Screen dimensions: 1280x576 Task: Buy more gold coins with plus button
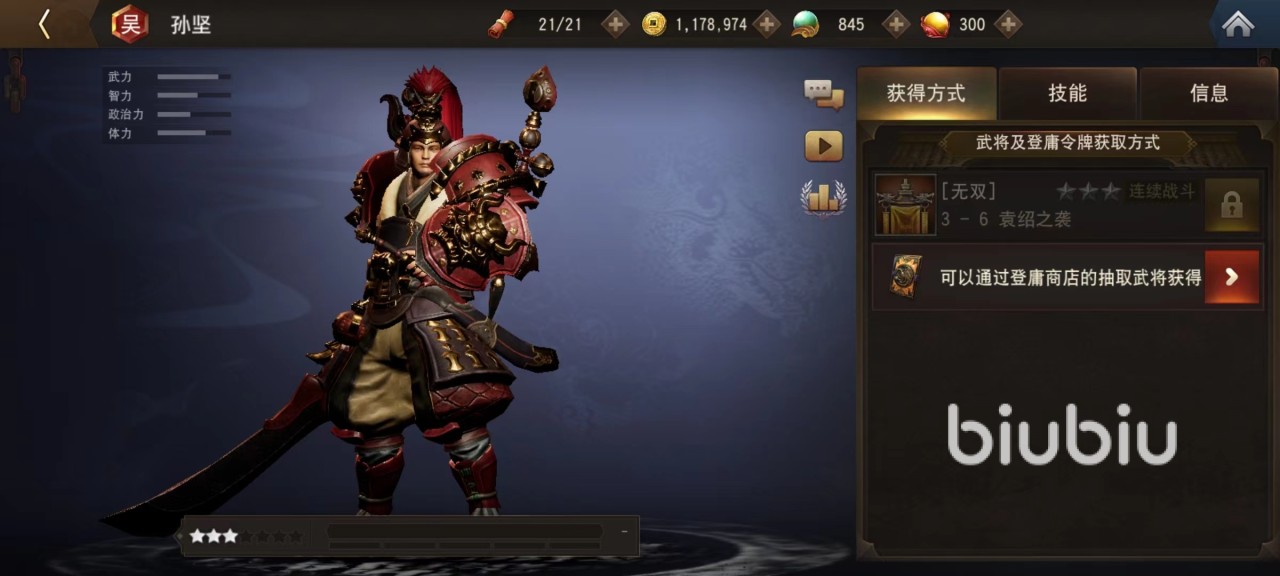(766, 24)
